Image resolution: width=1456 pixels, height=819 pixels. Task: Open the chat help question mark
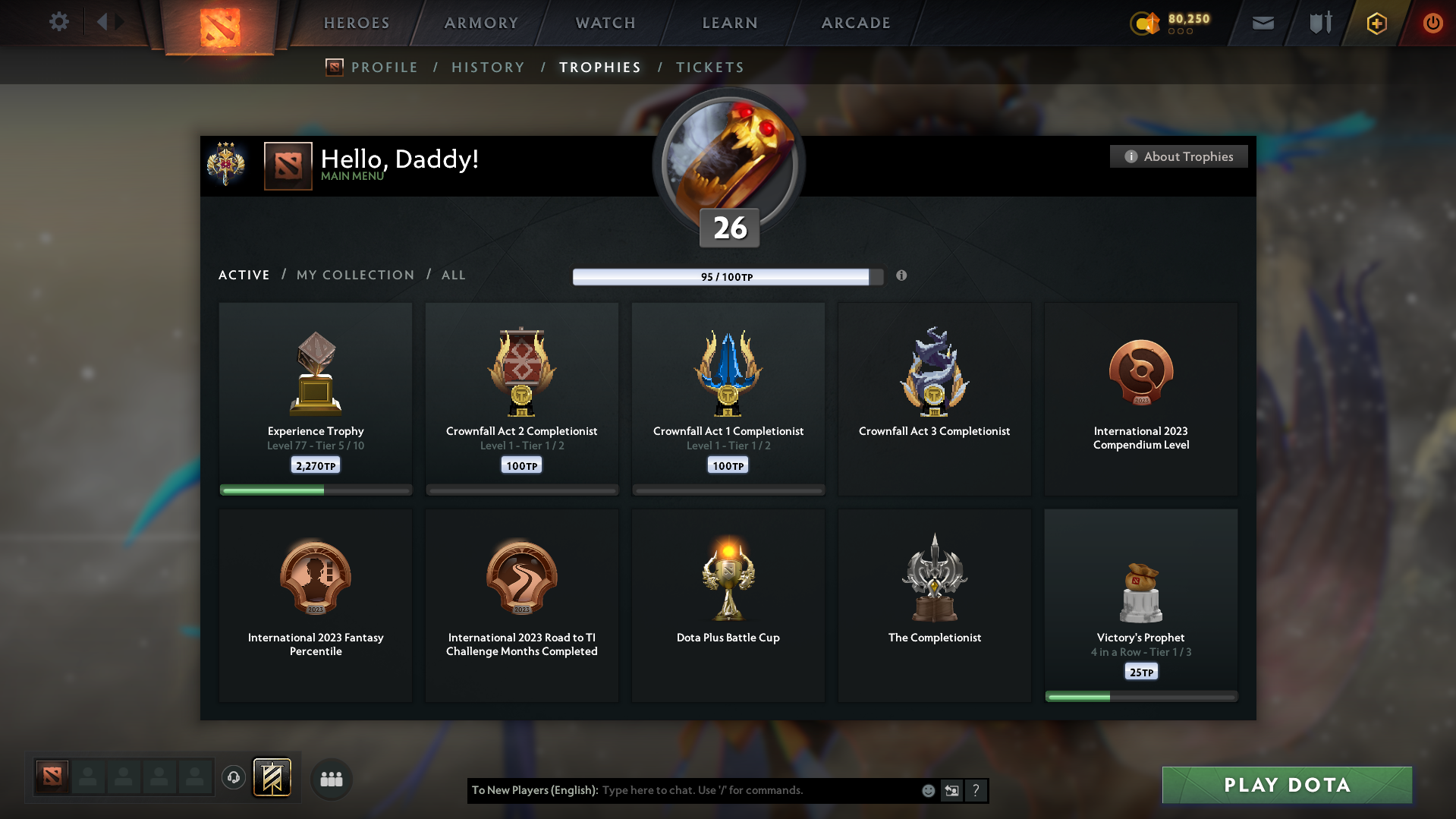(x=976, y=790)
